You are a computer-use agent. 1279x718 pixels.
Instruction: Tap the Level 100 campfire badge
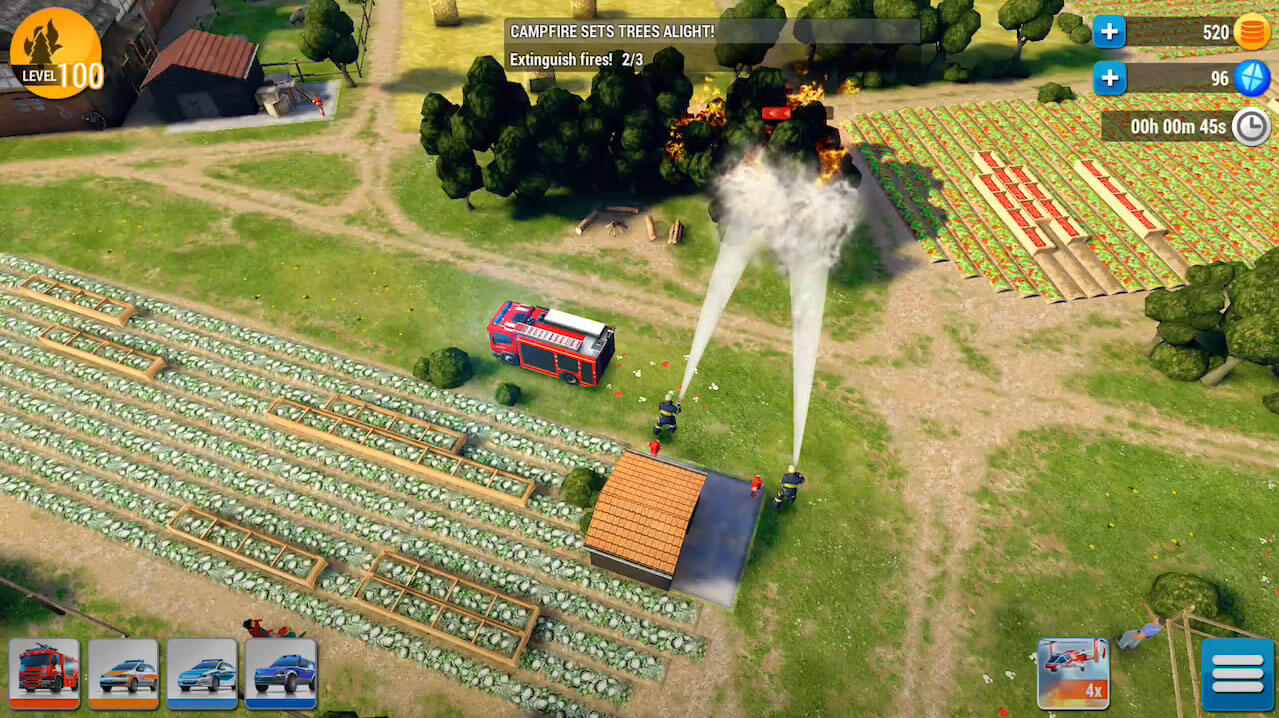click(56, 54)
